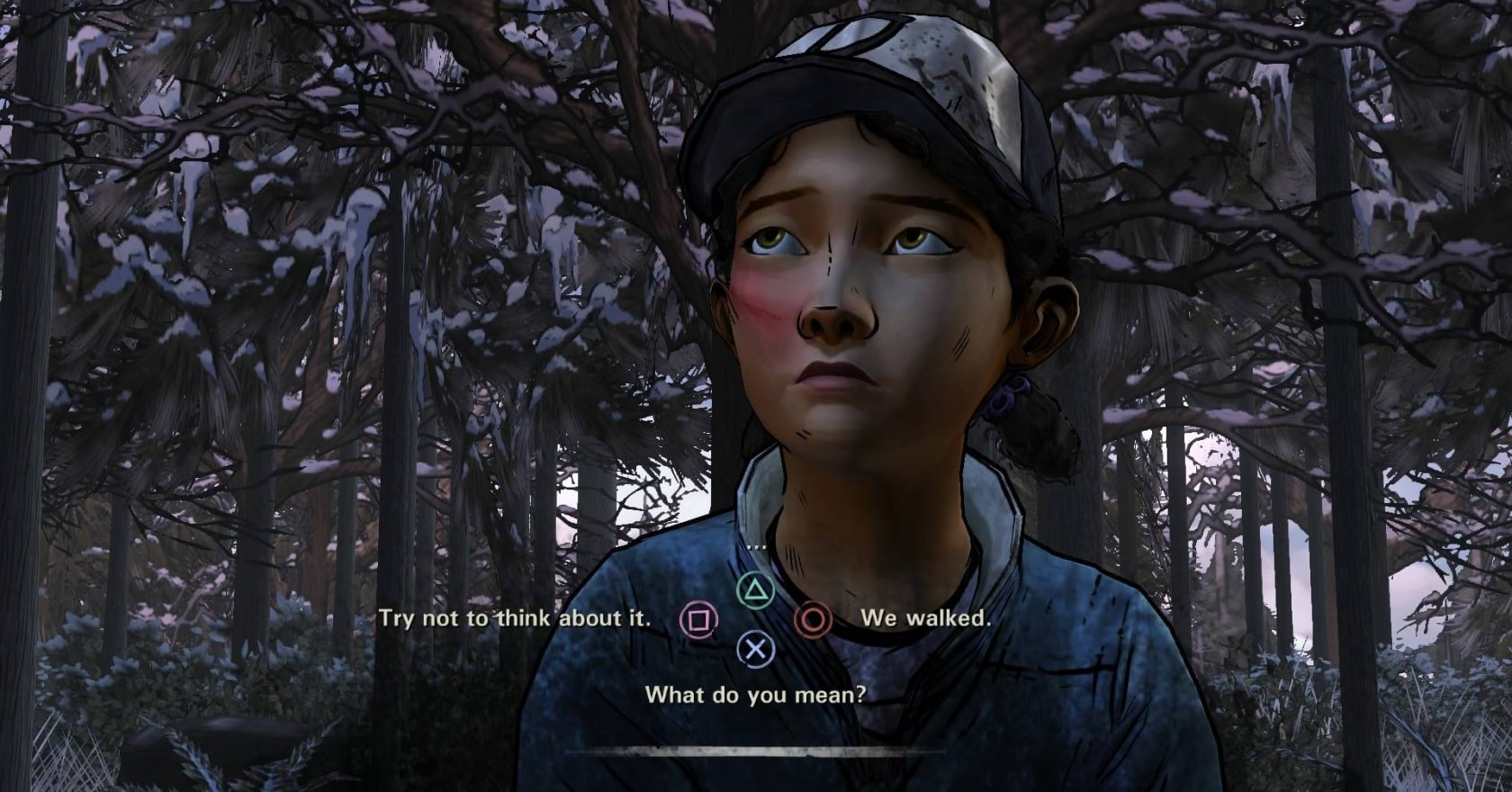Click the Square prompt beside 'Try not to think about it.'
The width and height of the screenshot is (1512, 792).
[701, 620]
